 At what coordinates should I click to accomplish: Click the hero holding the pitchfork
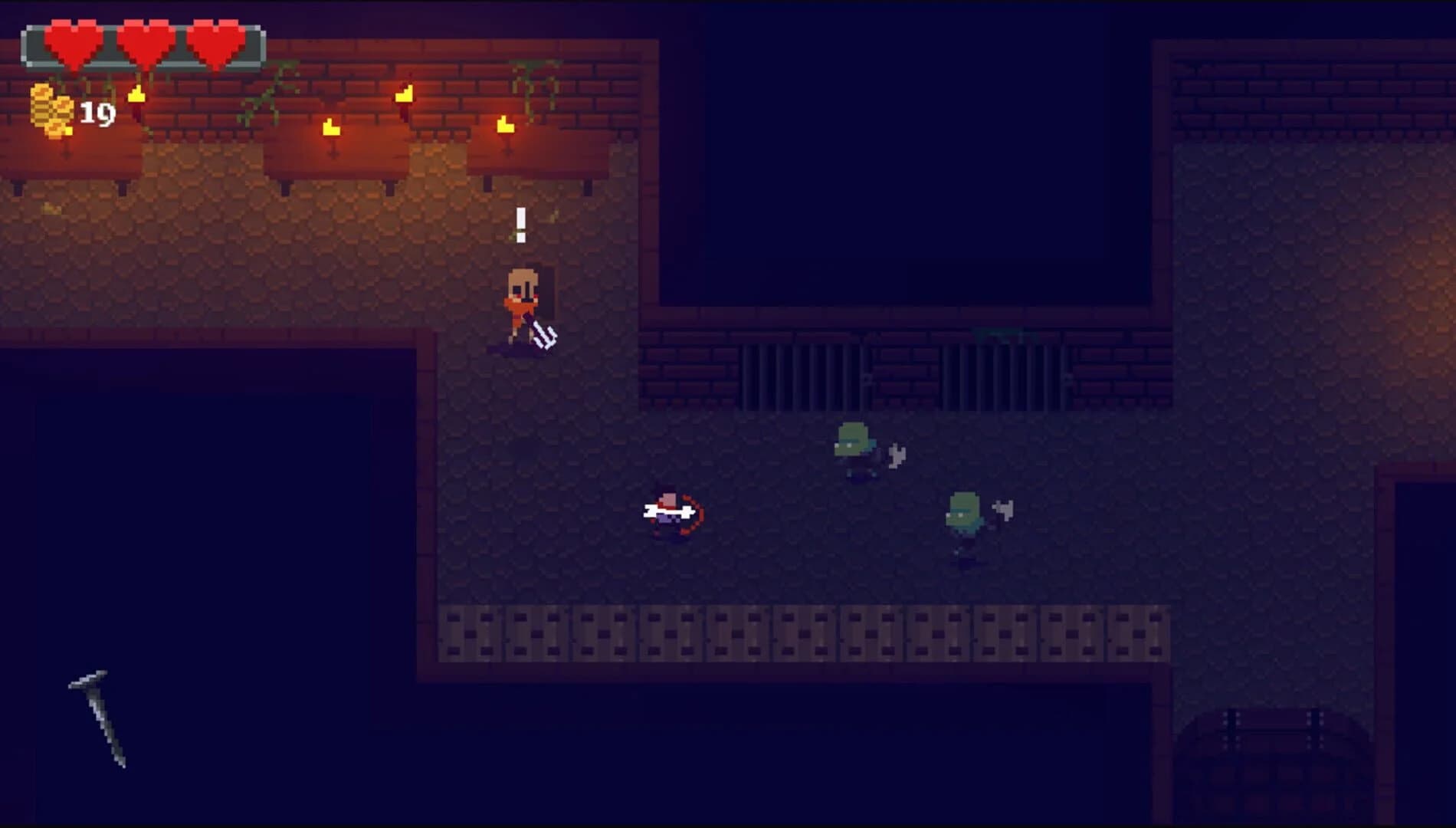click(x=525, y=307)
